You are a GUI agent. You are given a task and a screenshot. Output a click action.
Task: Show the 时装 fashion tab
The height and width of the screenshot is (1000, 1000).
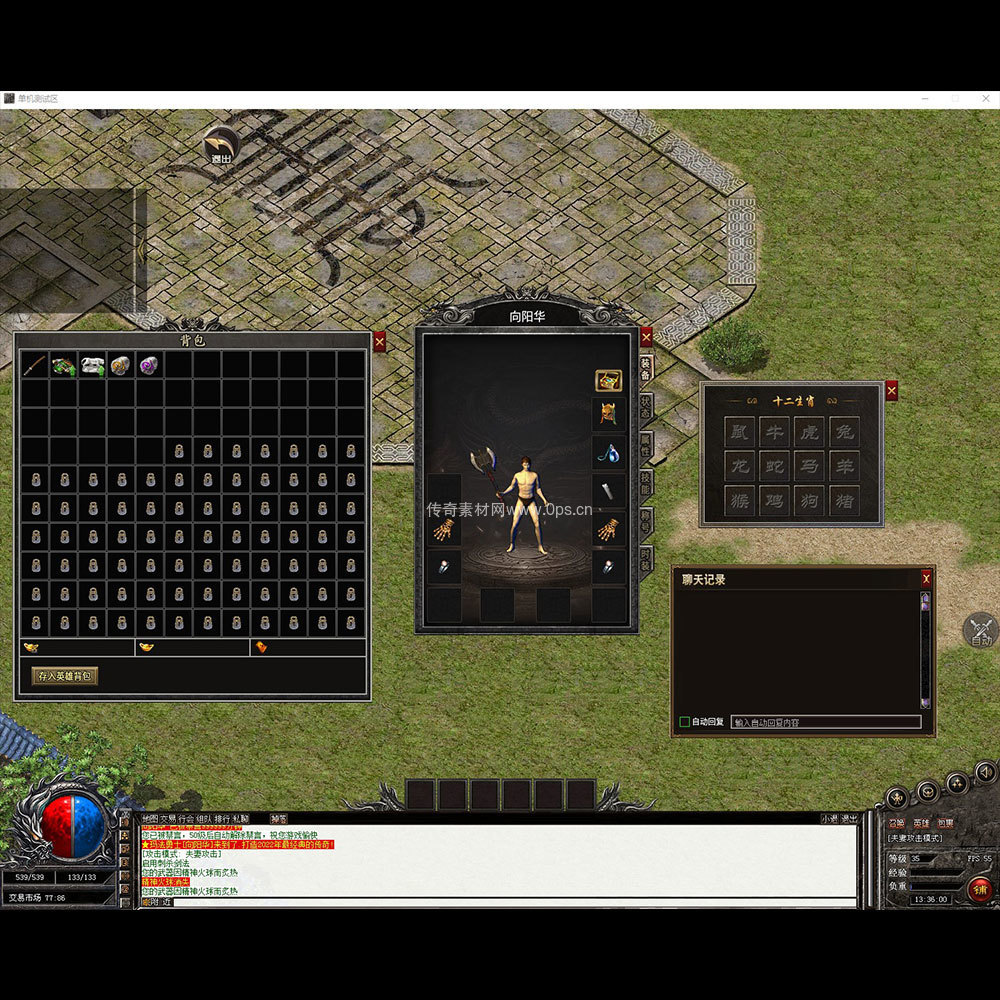646,558
